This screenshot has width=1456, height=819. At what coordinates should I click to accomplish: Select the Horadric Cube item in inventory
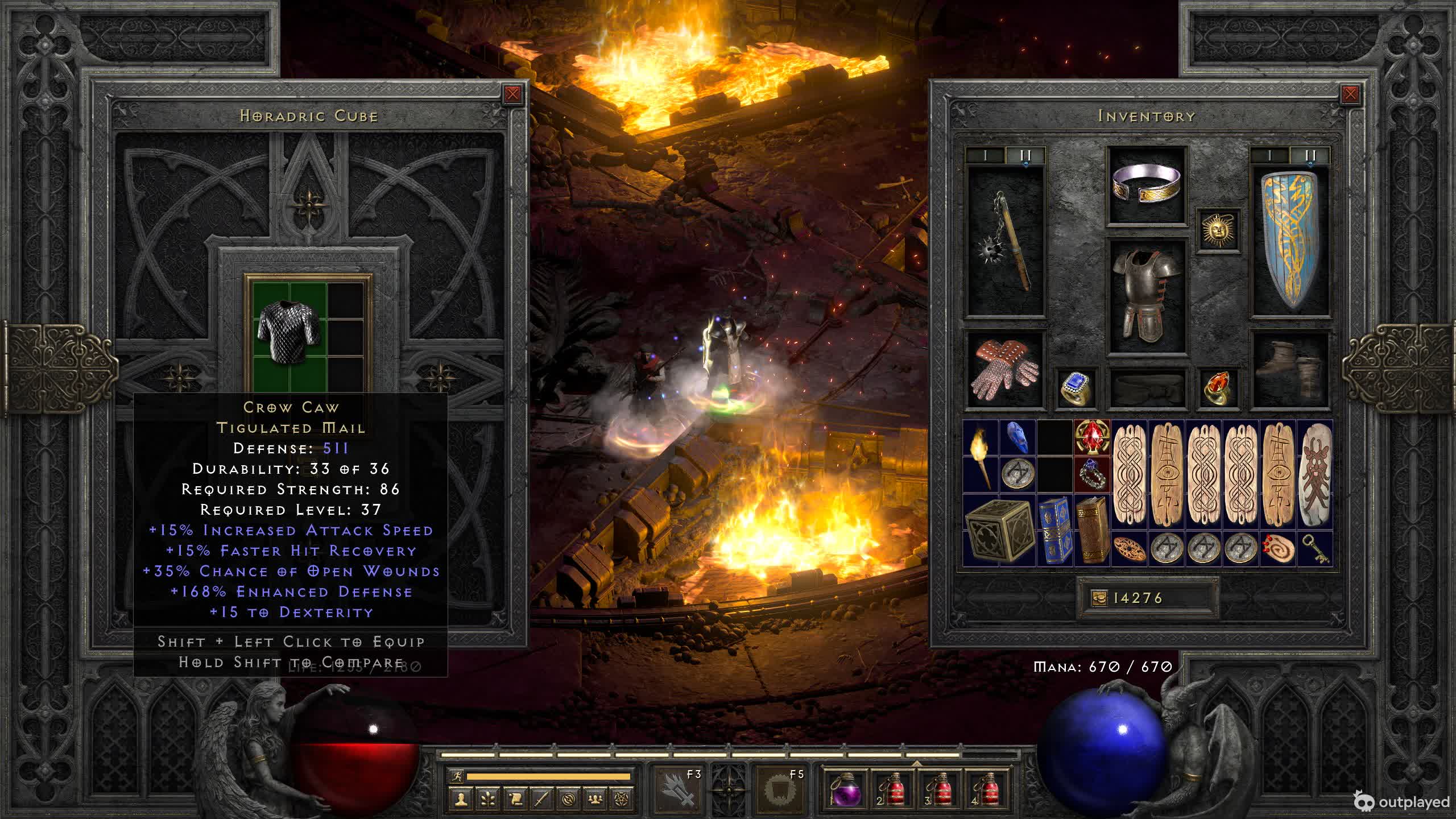pyautogui.click(x=999, y=530)
